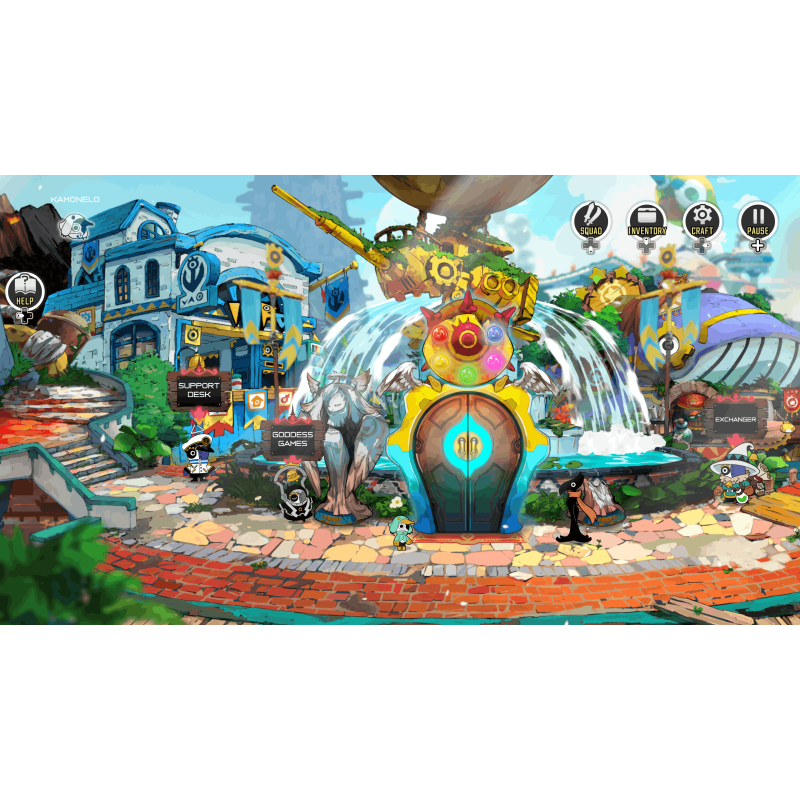Open the Craft menu
This screenshot has width=800, height=800.
702,221
